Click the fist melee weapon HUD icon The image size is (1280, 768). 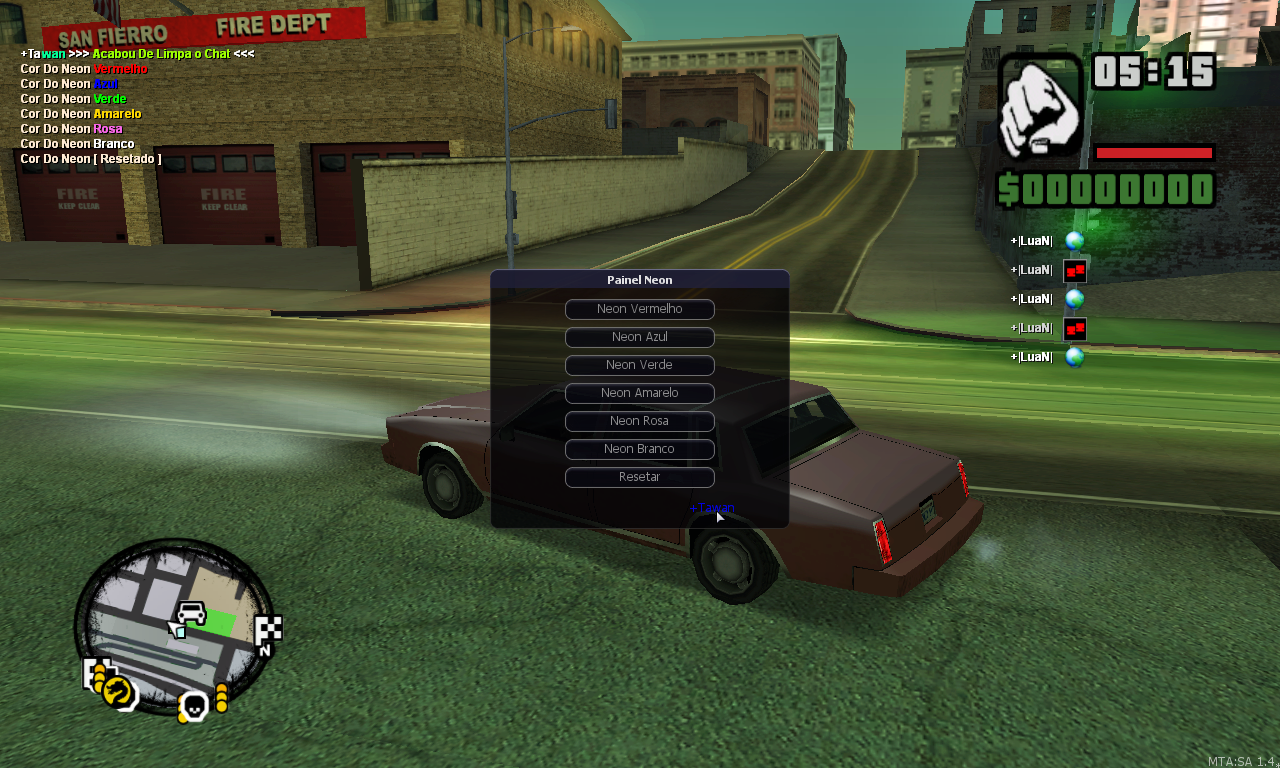[1040, 102]
